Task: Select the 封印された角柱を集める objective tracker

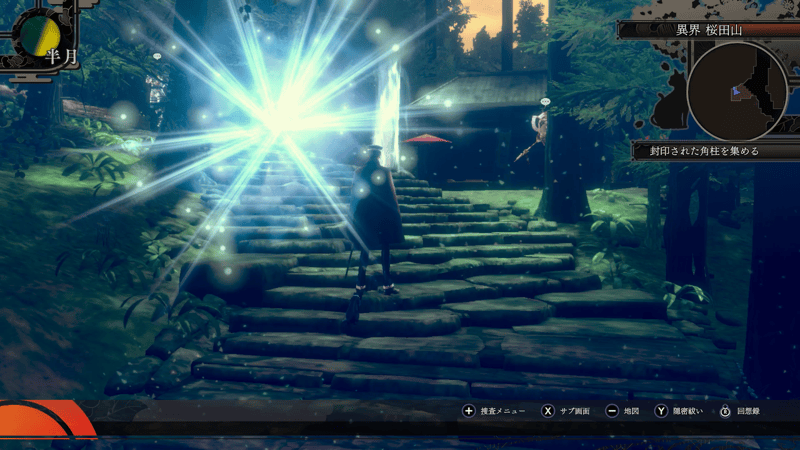Action: 704,151
